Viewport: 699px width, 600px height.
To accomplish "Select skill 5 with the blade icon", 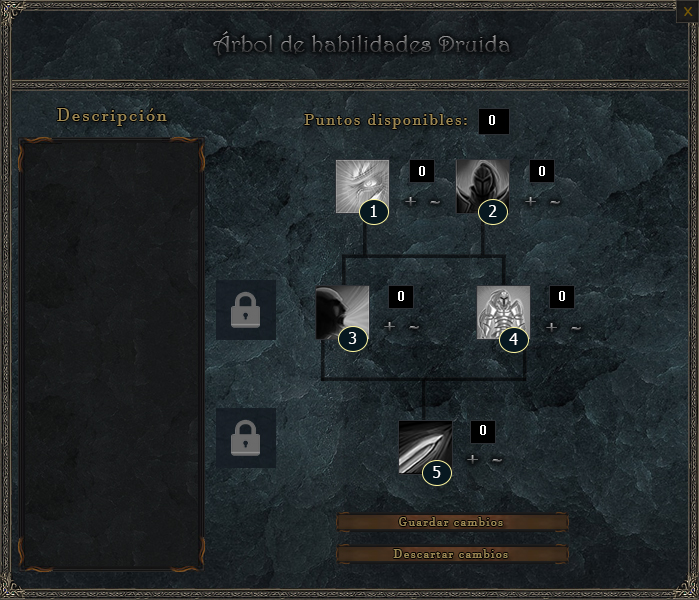I will [425, 446].
